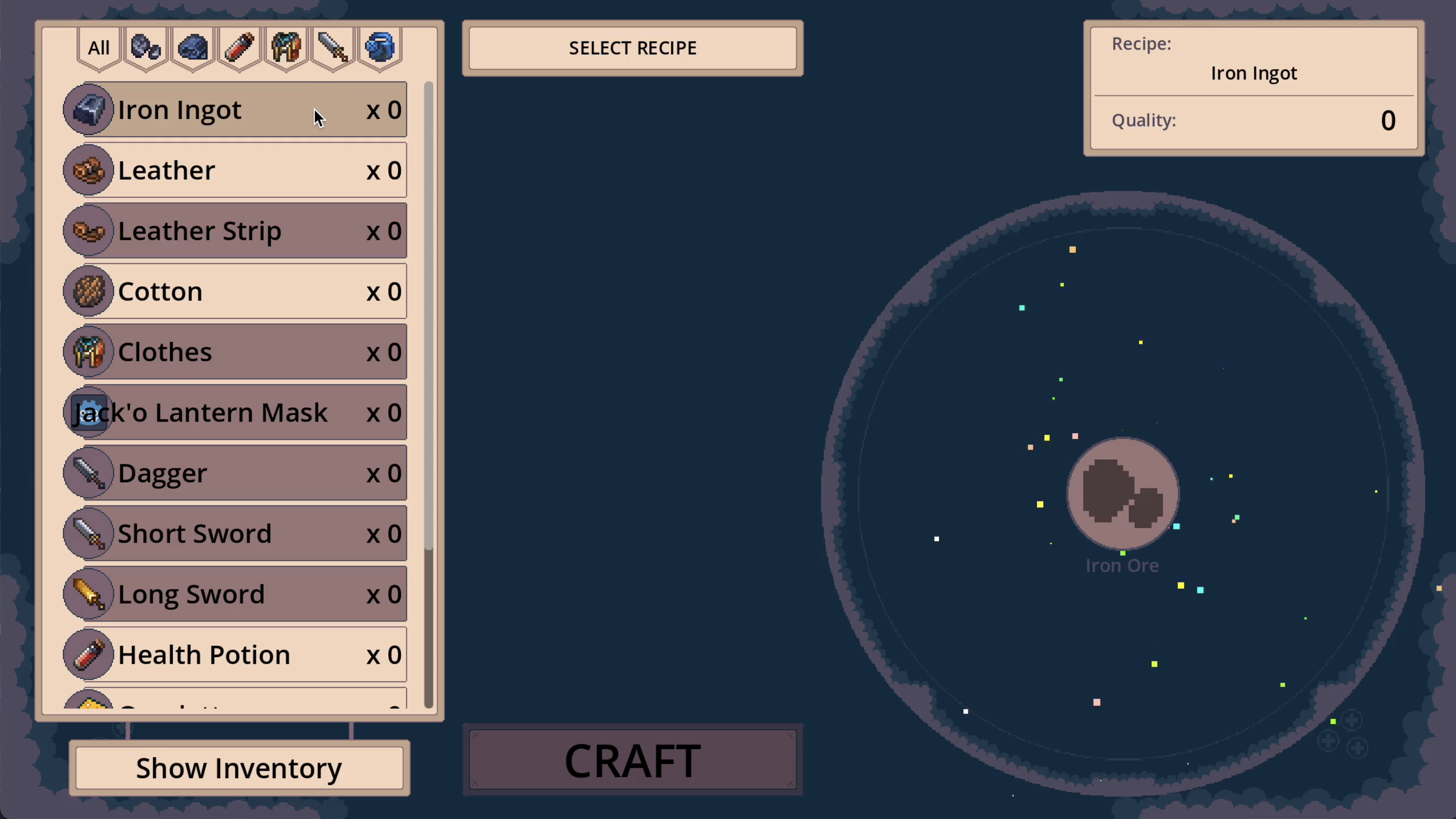Screen dimensions: 1456x819
Task: Switch to the sword weapons tab
Action: coord(333,48)
